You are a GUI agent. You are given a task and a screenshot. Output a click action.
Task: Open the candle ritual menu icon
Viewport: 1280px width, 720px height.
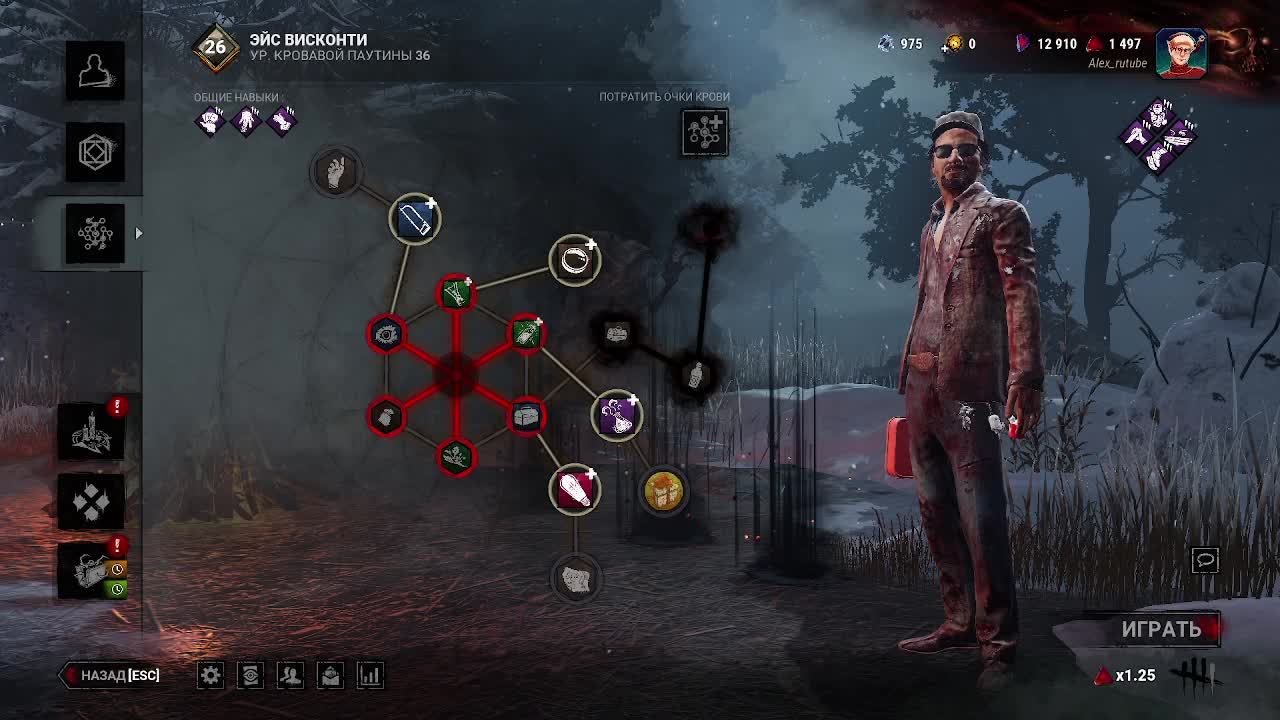(x=91, y=432)
